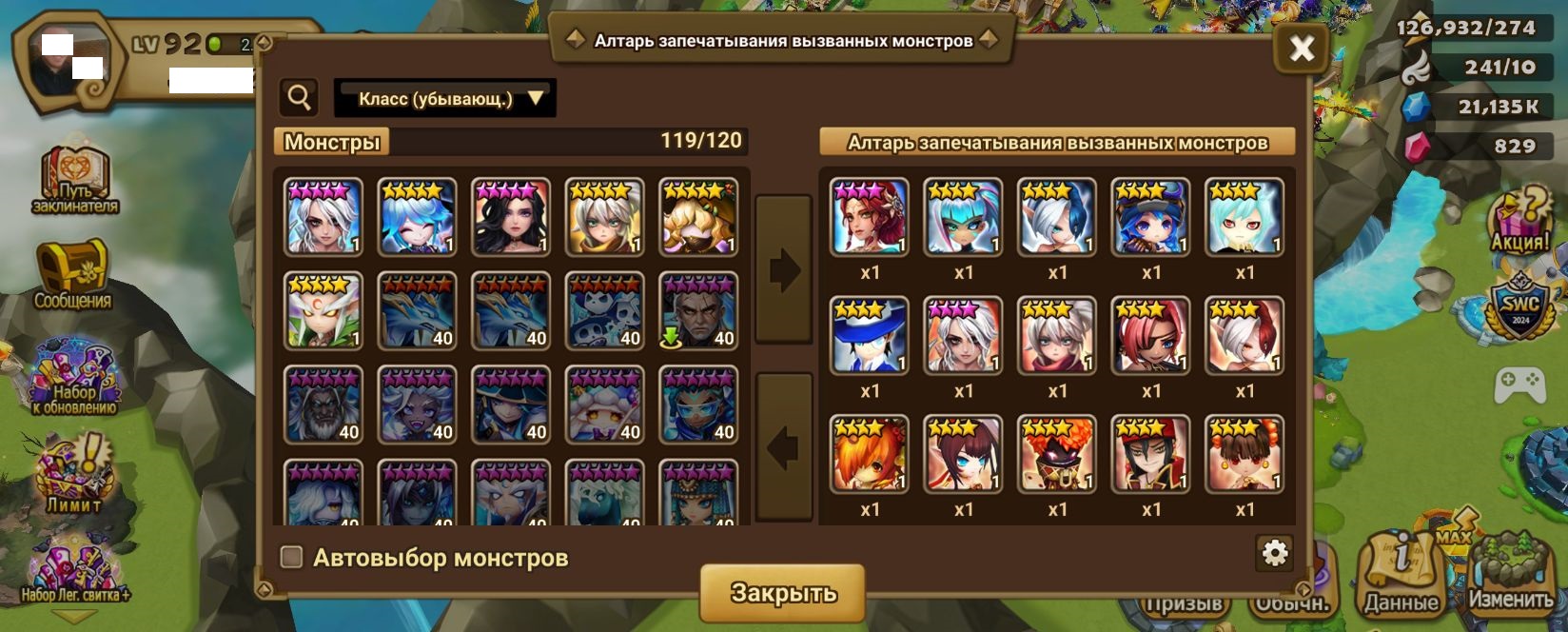Image resolution: width=1568 pixels, height=632 pixels.
Task: Open the Лимит offer icon
Action: tap(74, 474)
